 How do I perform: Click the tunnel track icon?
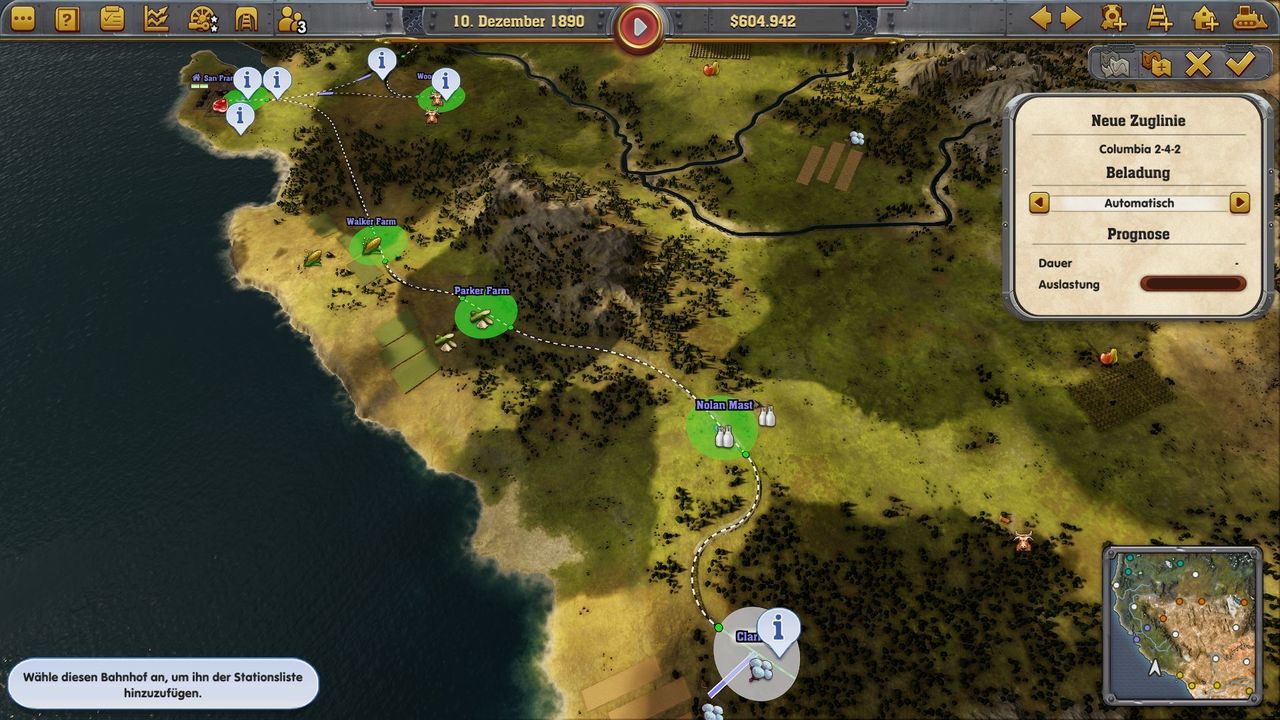[x=246, y=18]
